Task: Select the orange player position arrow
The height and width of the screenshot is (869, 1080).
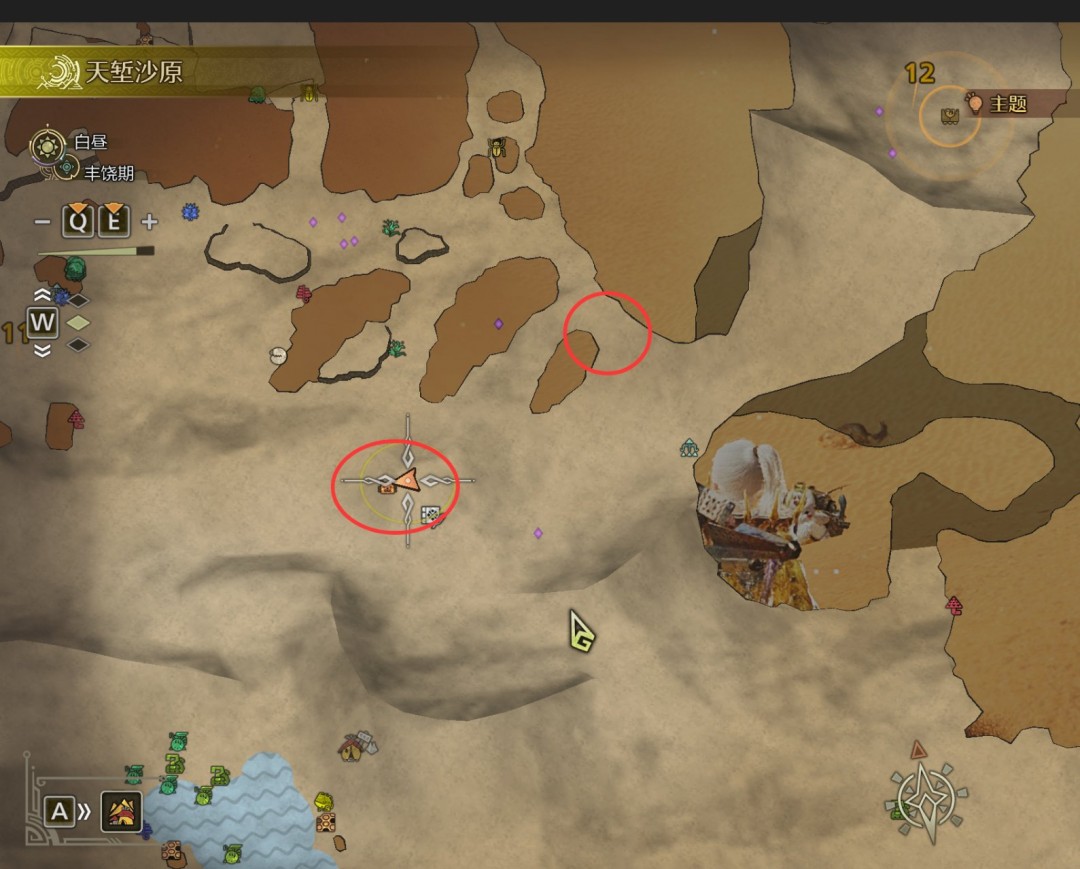Action: [406, 481]
